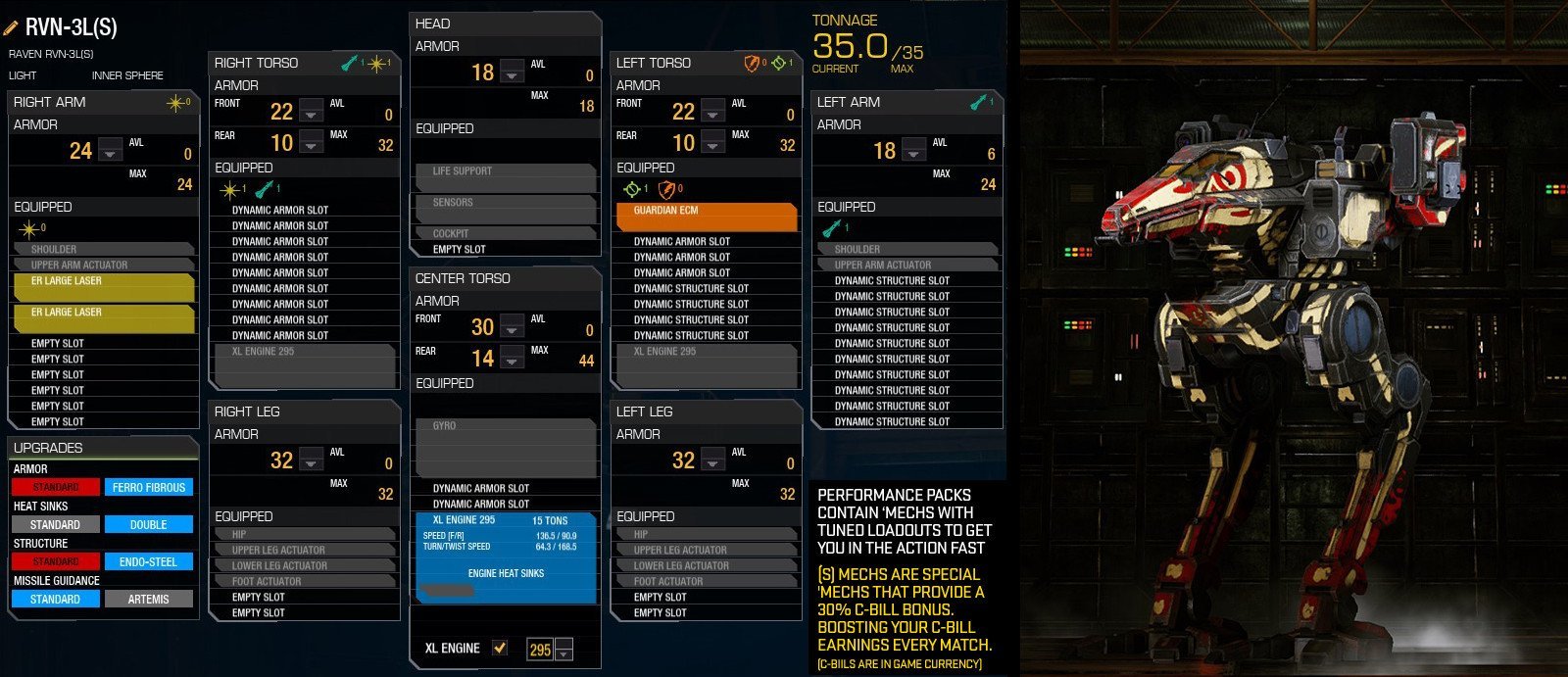Select the Guardian ECM equipment slot

pyautogui.click(x=707, y=217)
